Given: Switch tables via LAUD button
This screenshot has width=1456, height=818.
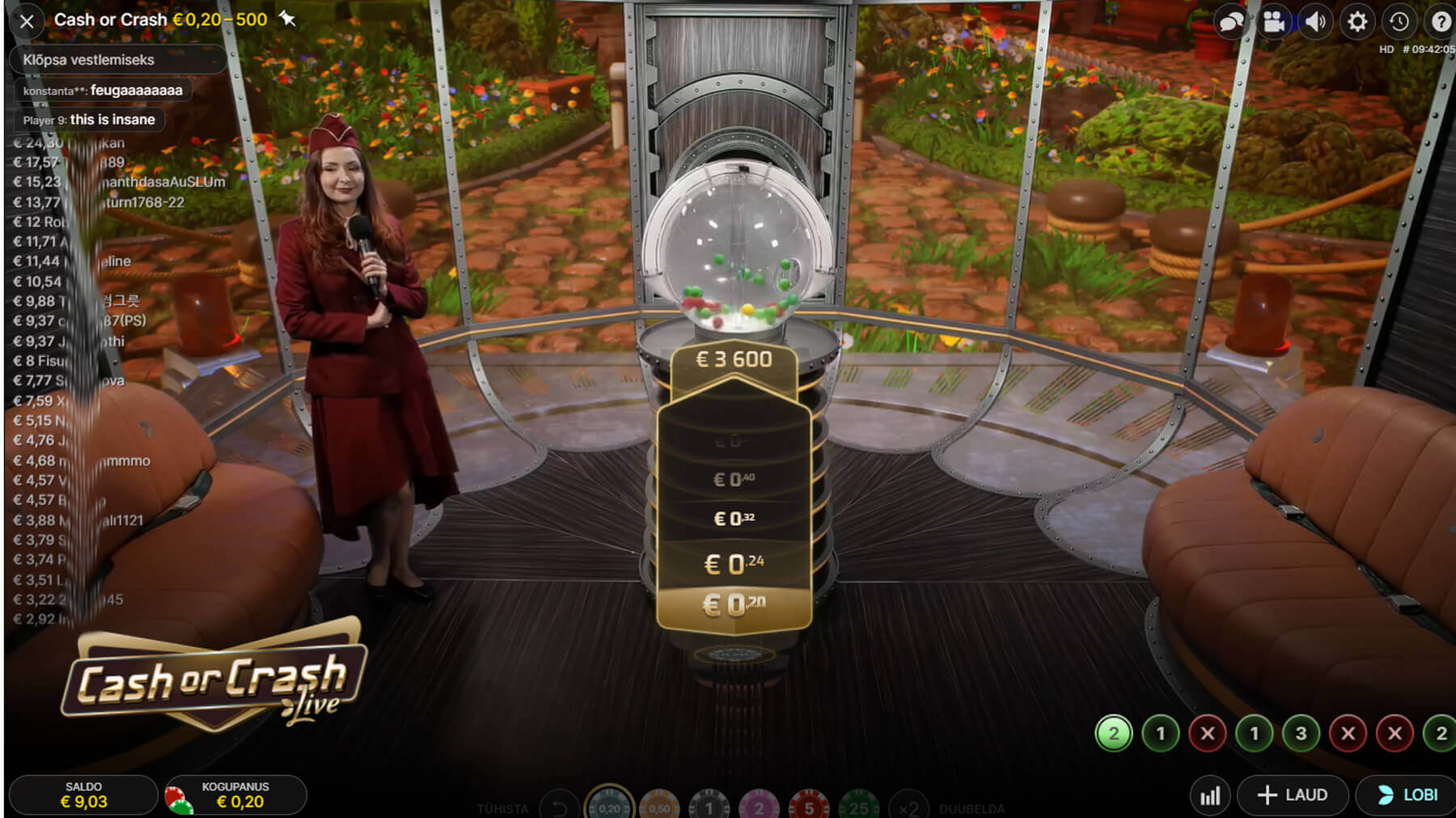Looking at the screenshot, I should pyautogui.click(x=1292, y=795).
